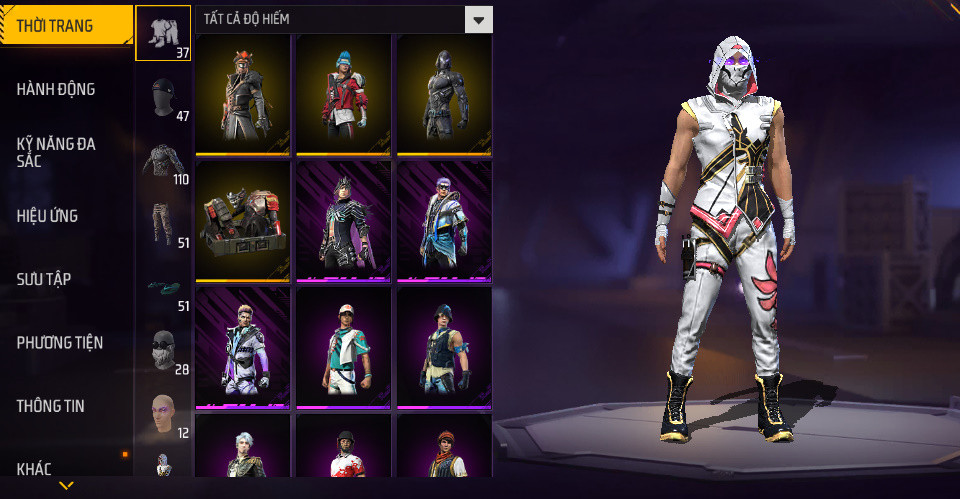
Task: Choose the all-black armored suit outfit
Action: click(444, 95)
